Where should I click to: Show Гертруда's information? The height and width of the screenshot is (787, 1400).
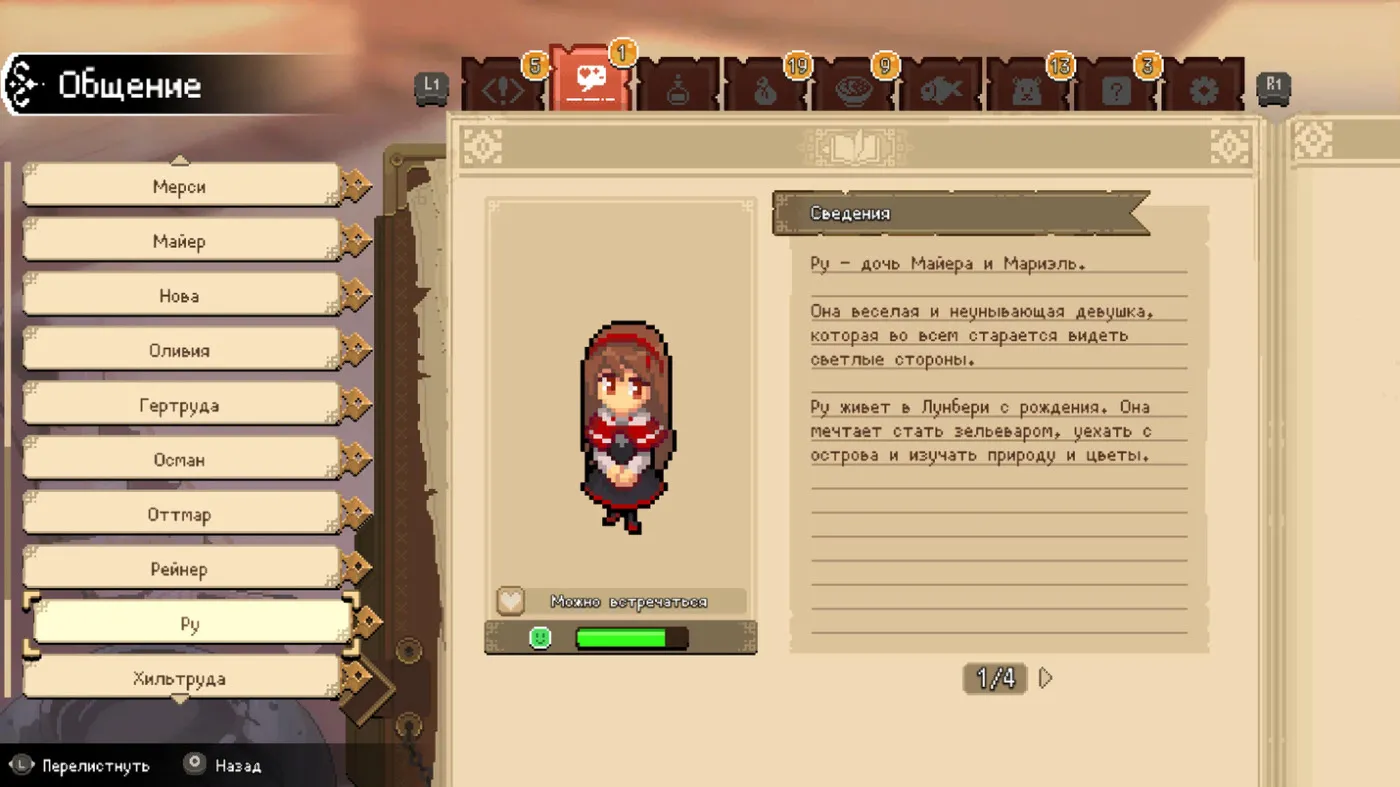tap(180, 406)
